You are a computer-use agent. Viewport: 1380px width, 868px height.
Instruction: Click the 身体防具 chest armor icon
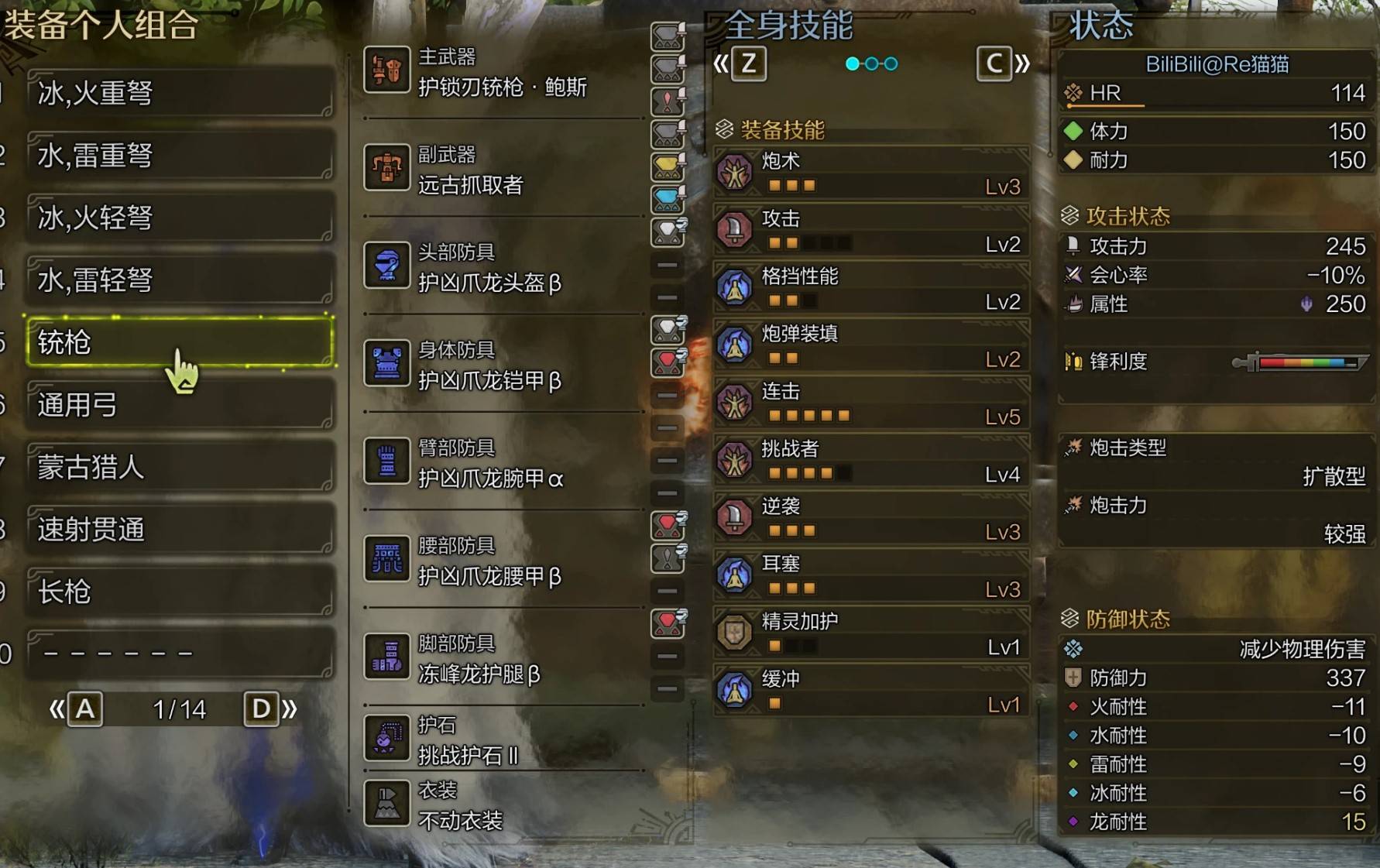(387, 364)
